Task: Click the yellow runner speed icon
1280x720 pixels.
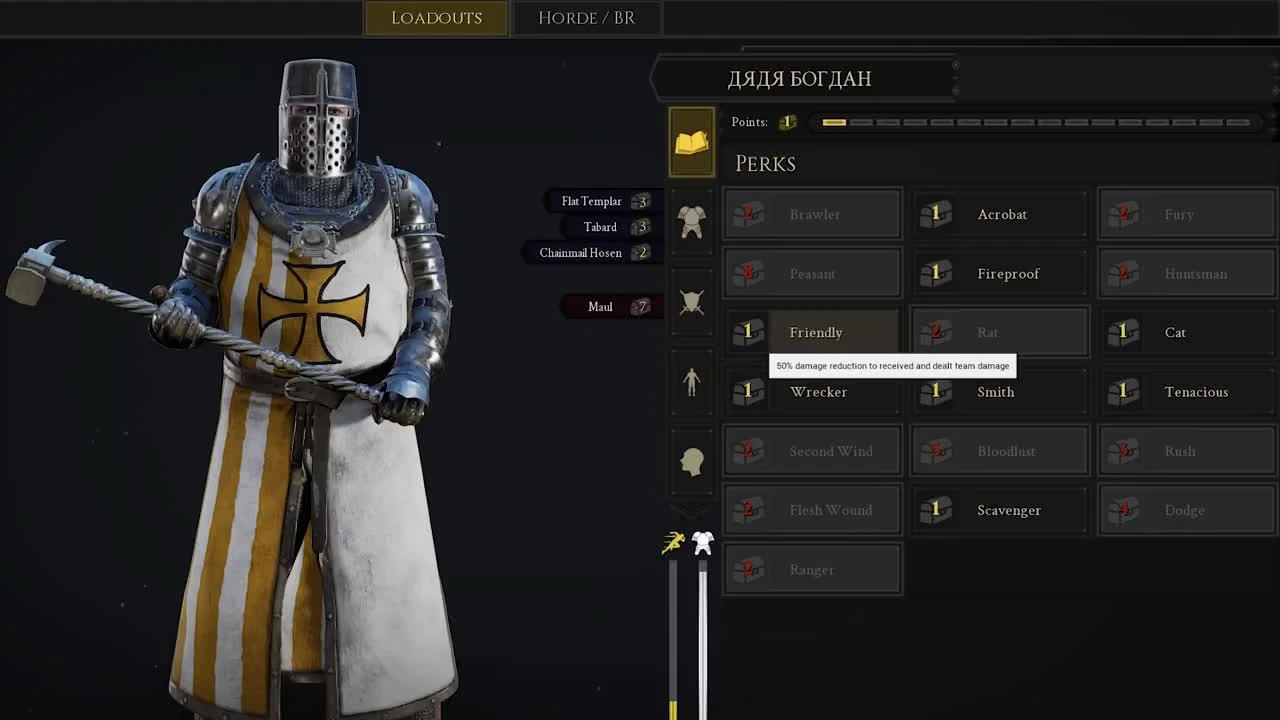Action: (673, 540)
